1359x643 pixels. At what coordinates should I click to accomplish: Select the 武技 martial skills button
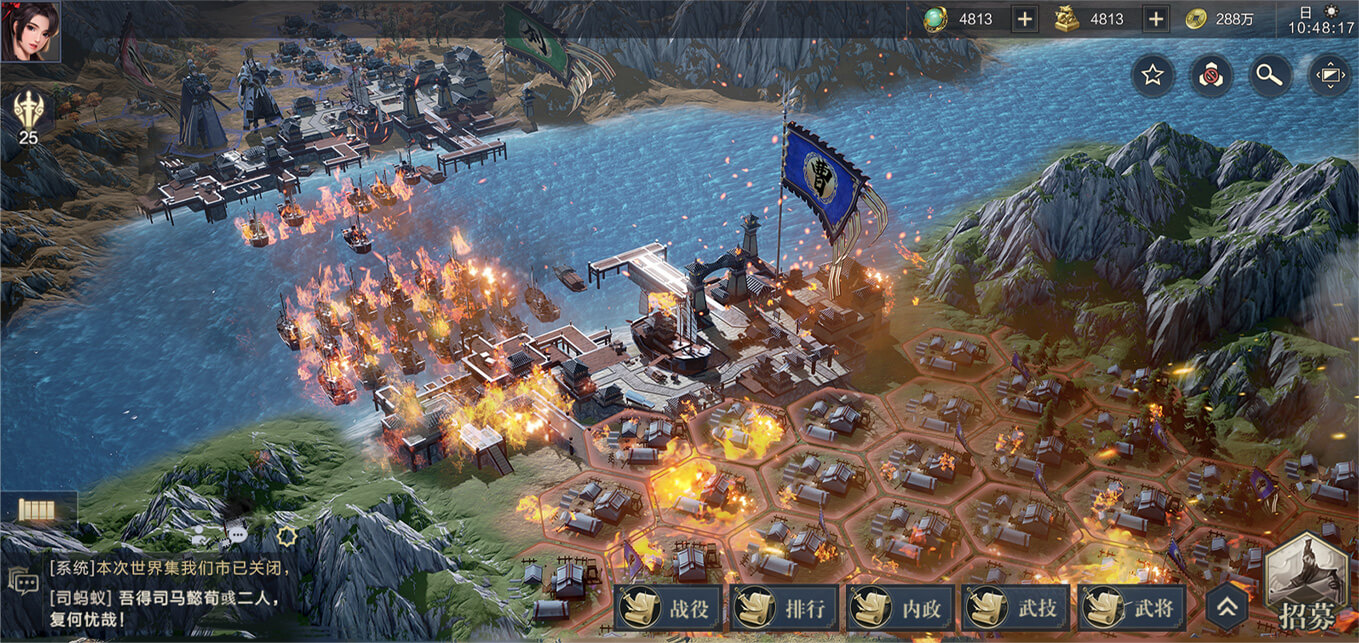[x=1016, y=609]
